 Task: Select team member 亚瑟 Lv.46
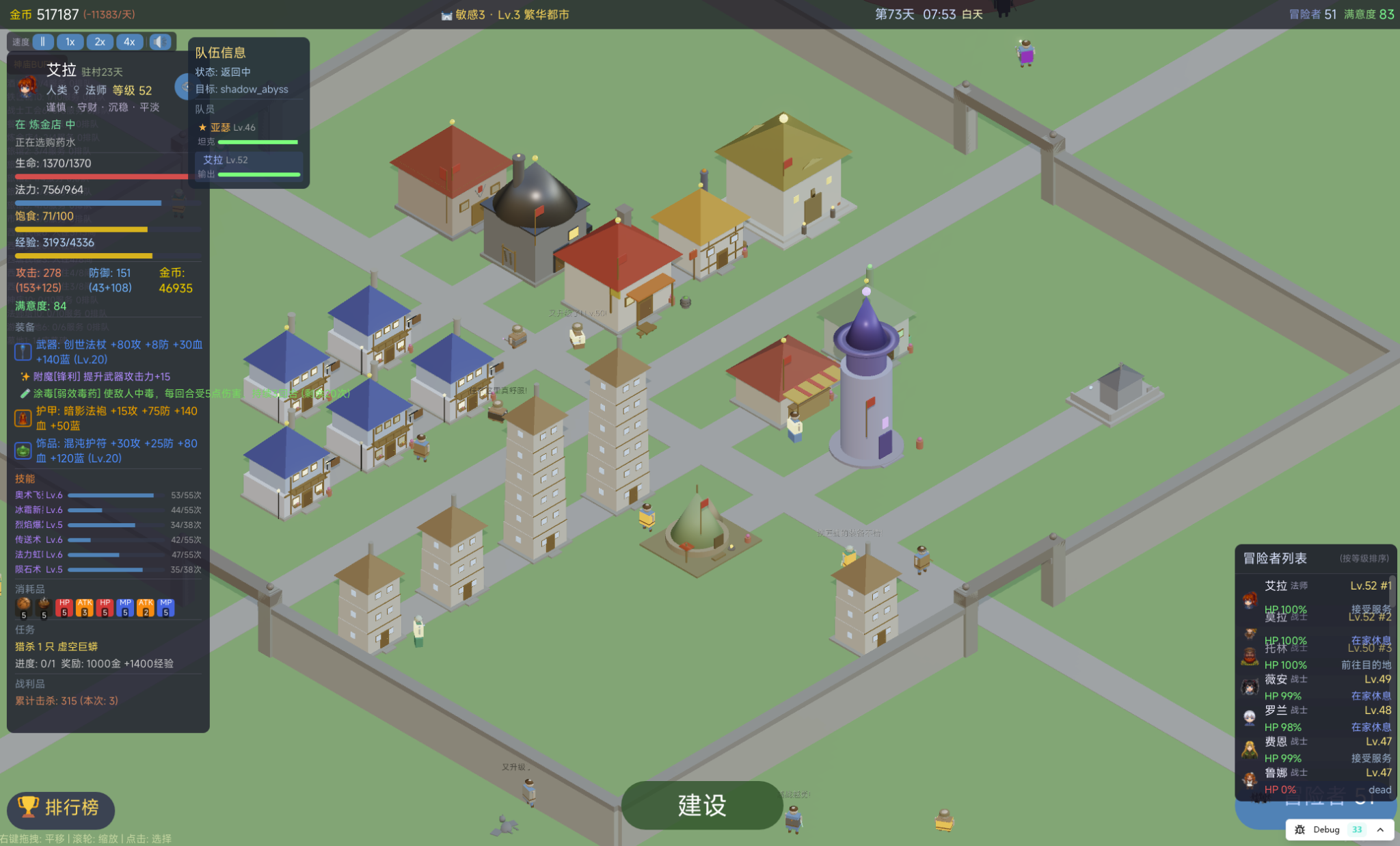[x=247, y=133]
